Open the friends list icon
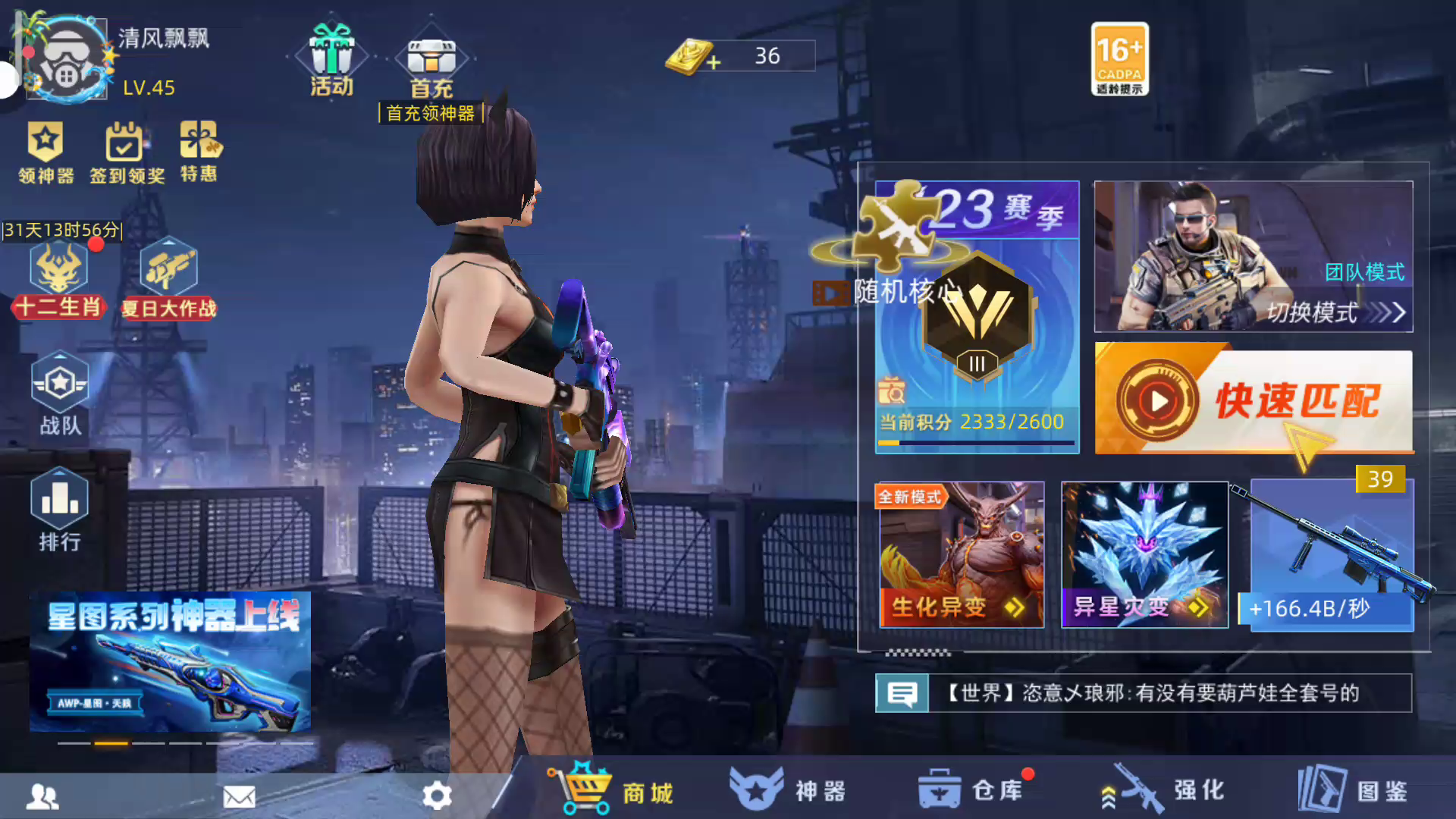 [42, 796]
